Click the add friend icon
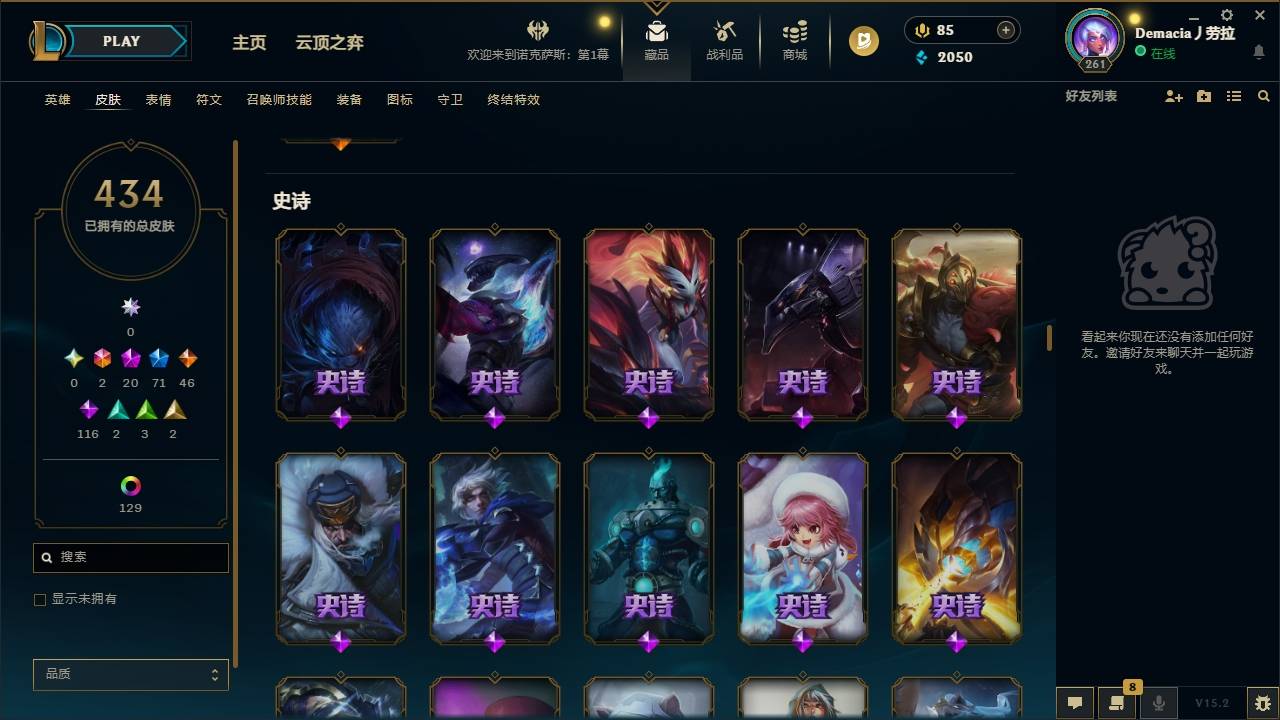This screenshot has width=1280, height=720. coord(1172,96)
